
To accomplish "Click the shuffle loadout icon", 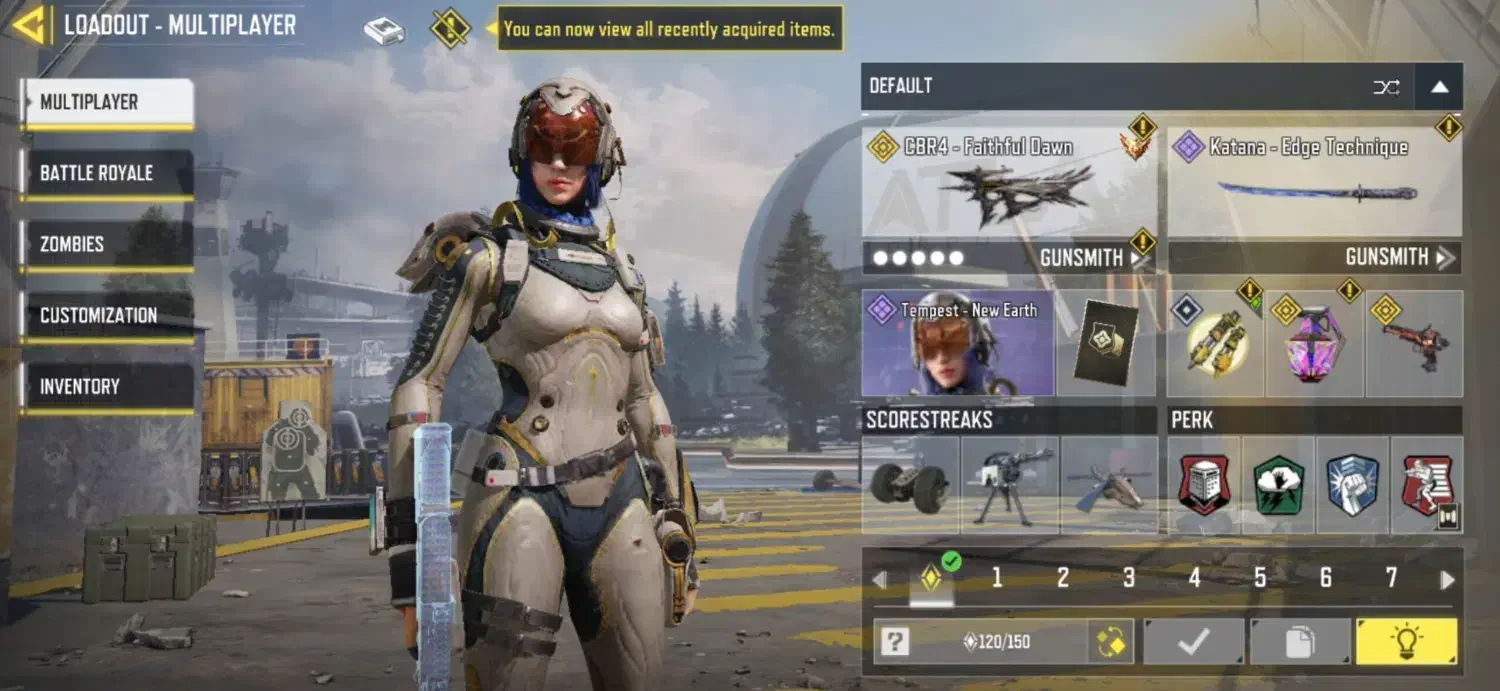I will (x=1386, y=87).
